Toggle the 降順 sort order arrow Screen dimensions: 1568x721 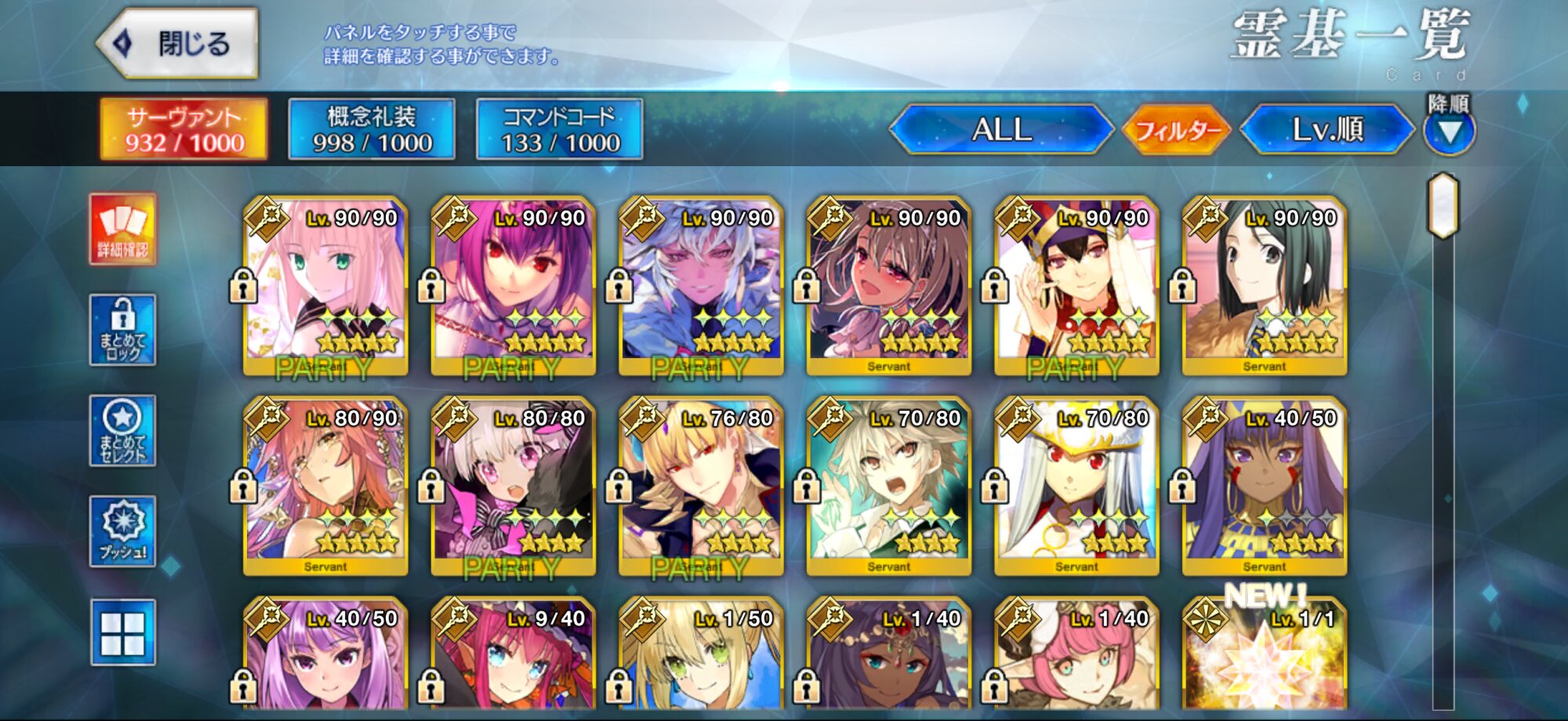(1450, 131)
